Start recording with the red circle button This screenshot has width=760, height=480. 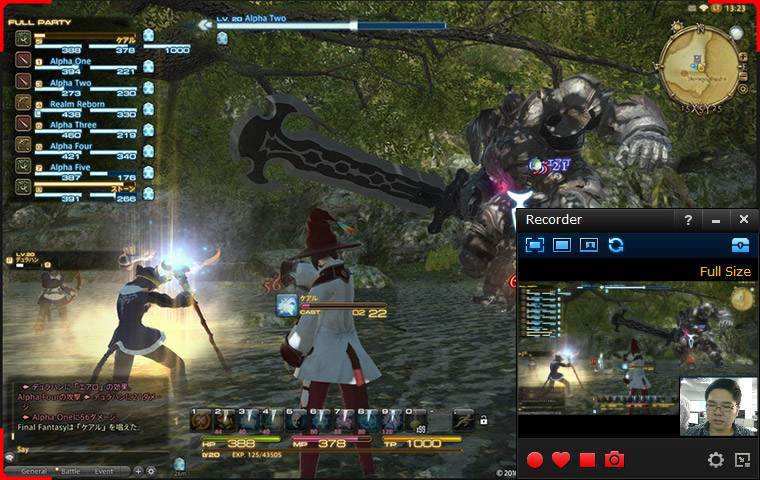[535, 460]
